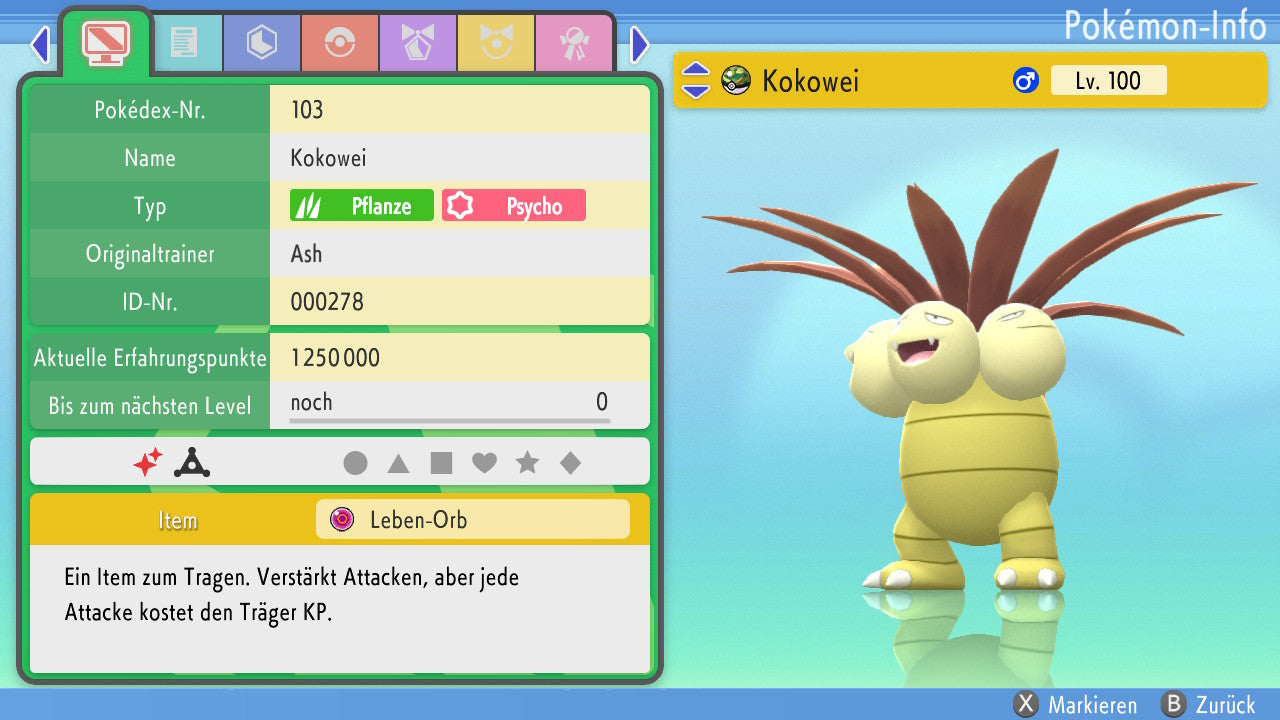The width and height of the screenshot is (1280, 720).
Task: Toggle the star marking
Action: (527, 463)
